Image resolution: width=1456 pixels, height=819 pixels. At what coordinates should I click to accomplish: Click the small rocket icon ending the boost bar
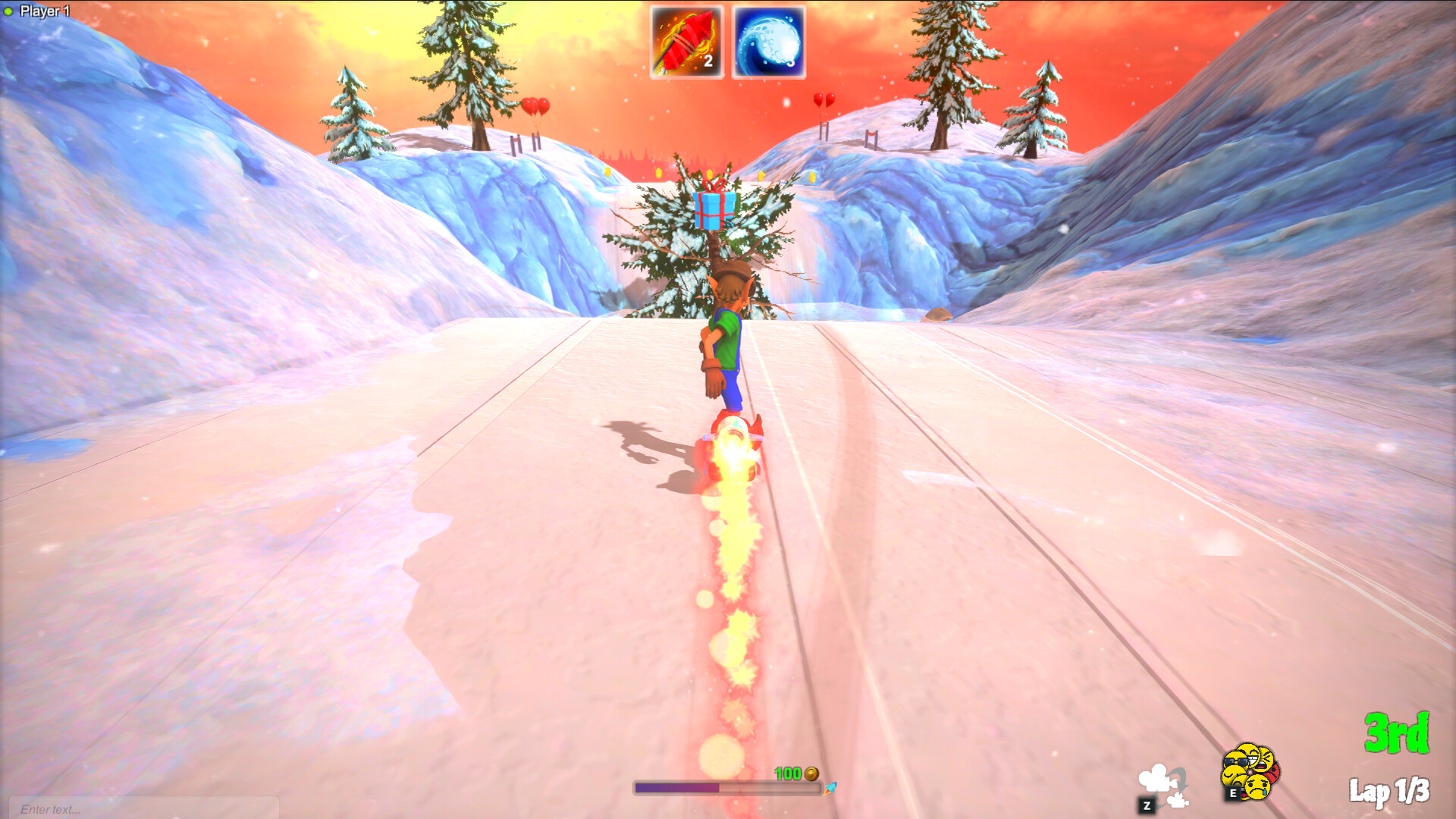tap(830, 789)
